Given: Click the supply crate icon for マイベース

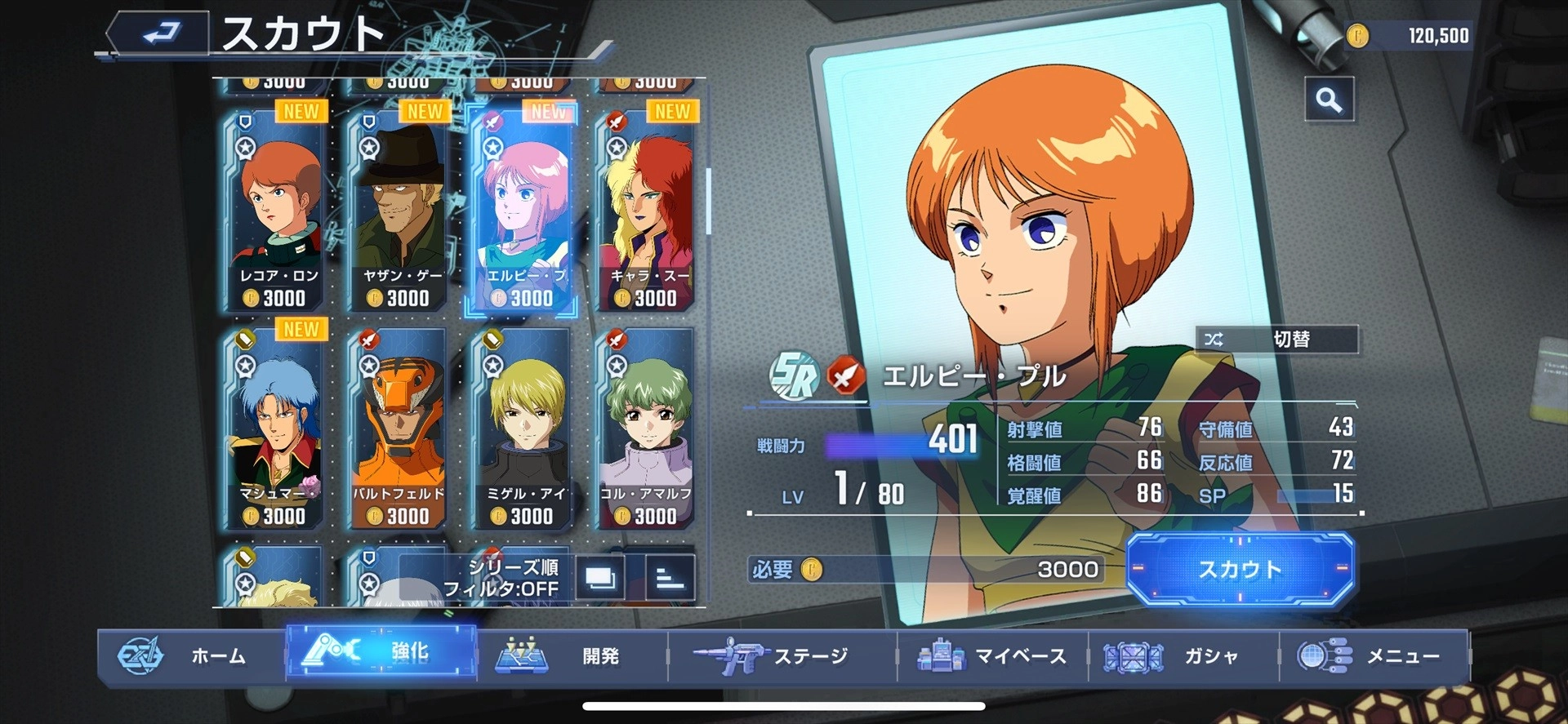Looking at the screenshot, I should (x=941, y=654).
